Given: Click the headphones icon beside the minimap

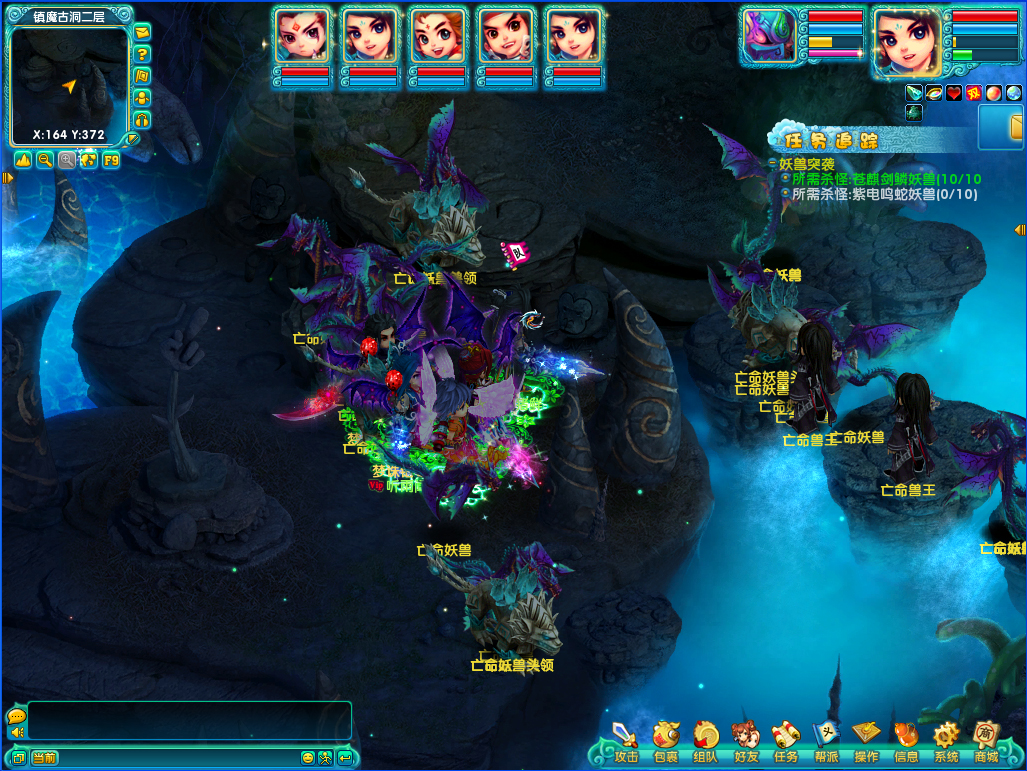Looking at the screenshot, I should [142, 120].
